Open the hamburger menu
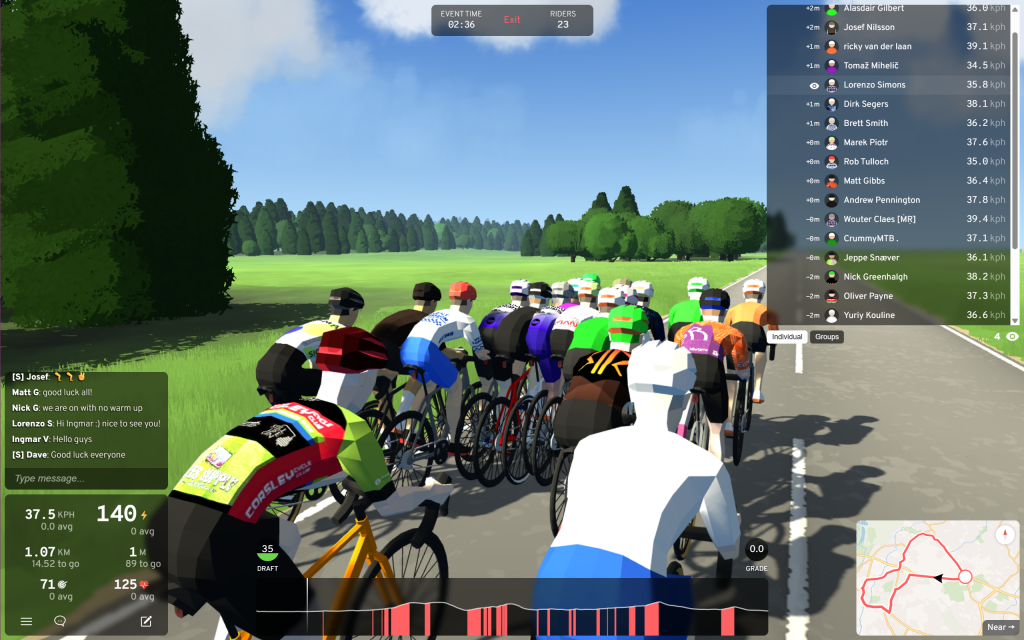The height and width of the screenshot is (640, 1024). coord(26,621)
